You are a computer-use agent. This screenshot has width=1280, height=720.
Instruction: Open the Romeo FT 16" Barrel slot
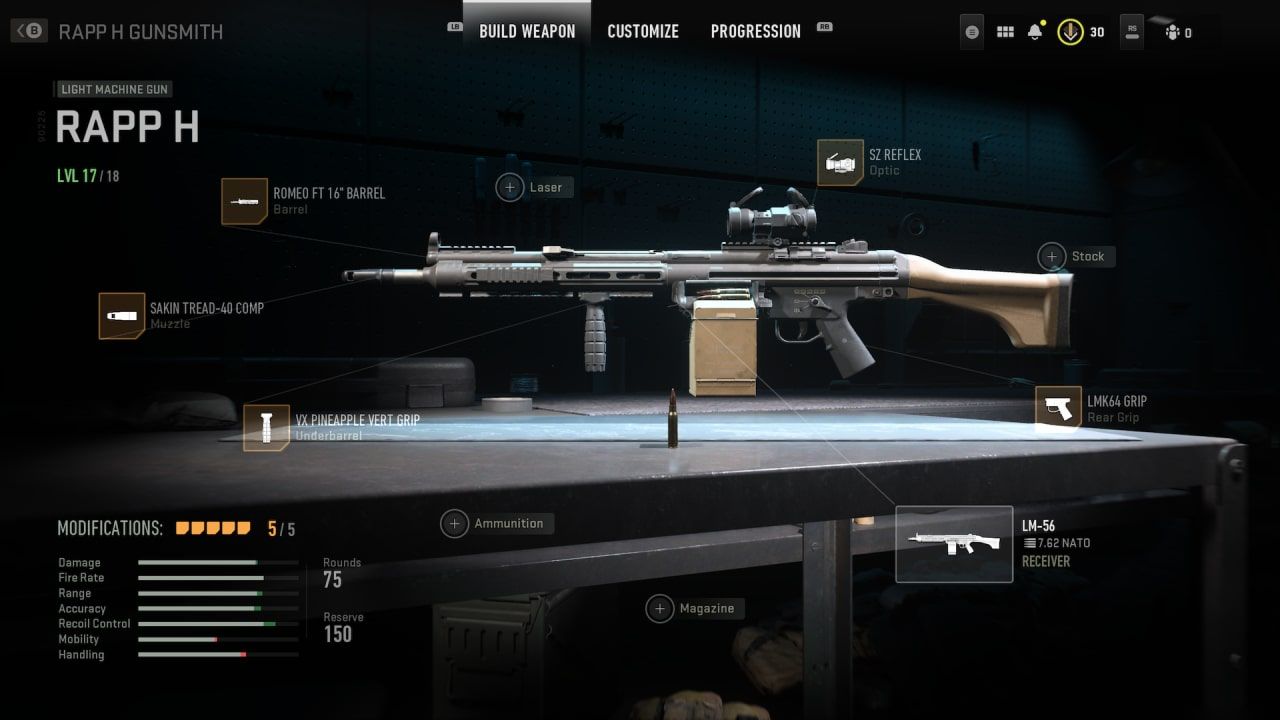(x=245, y=201)
